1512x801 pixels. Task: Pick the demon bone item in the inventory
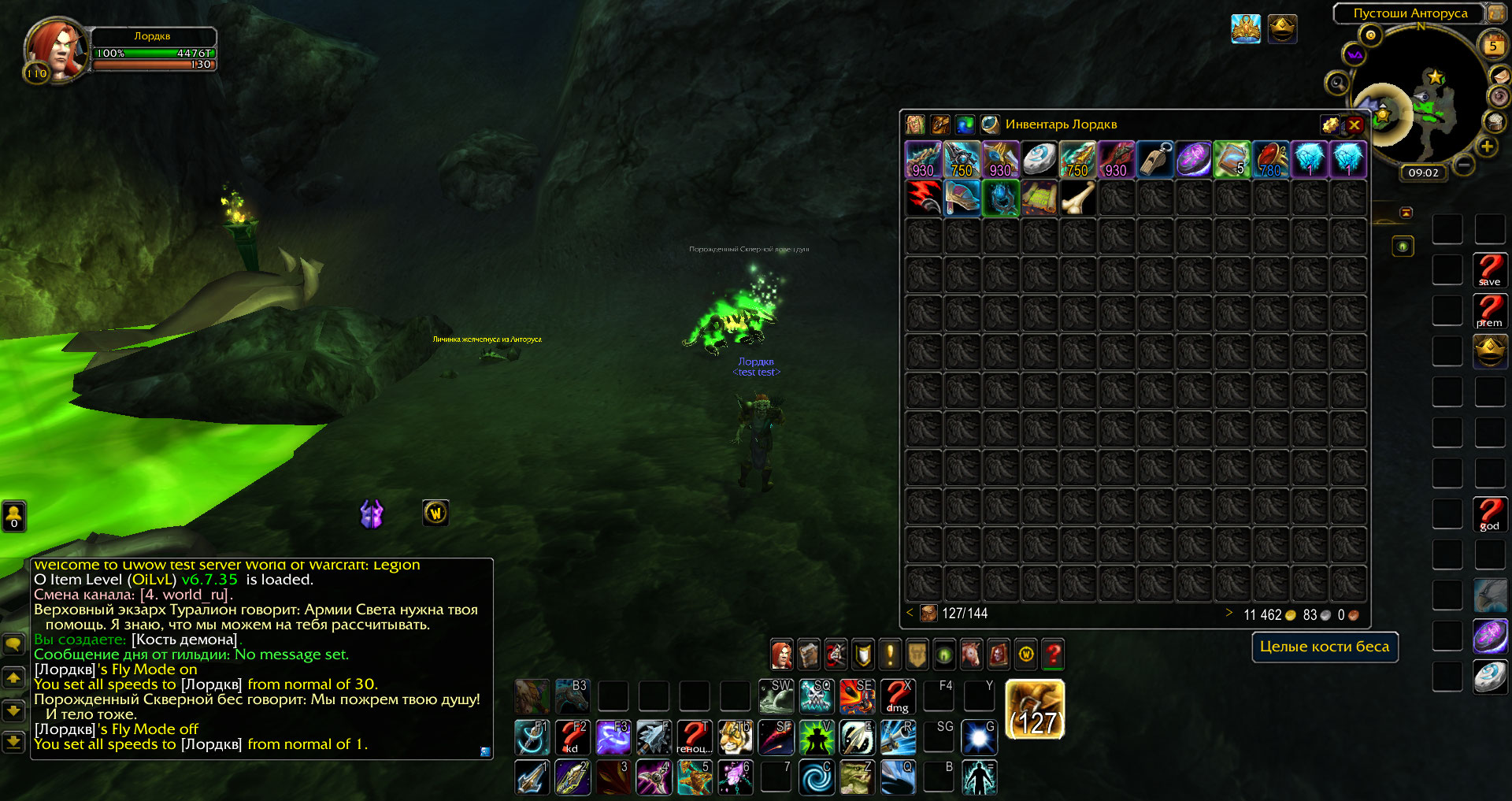pyautogui.click(x=1077, y=198)
